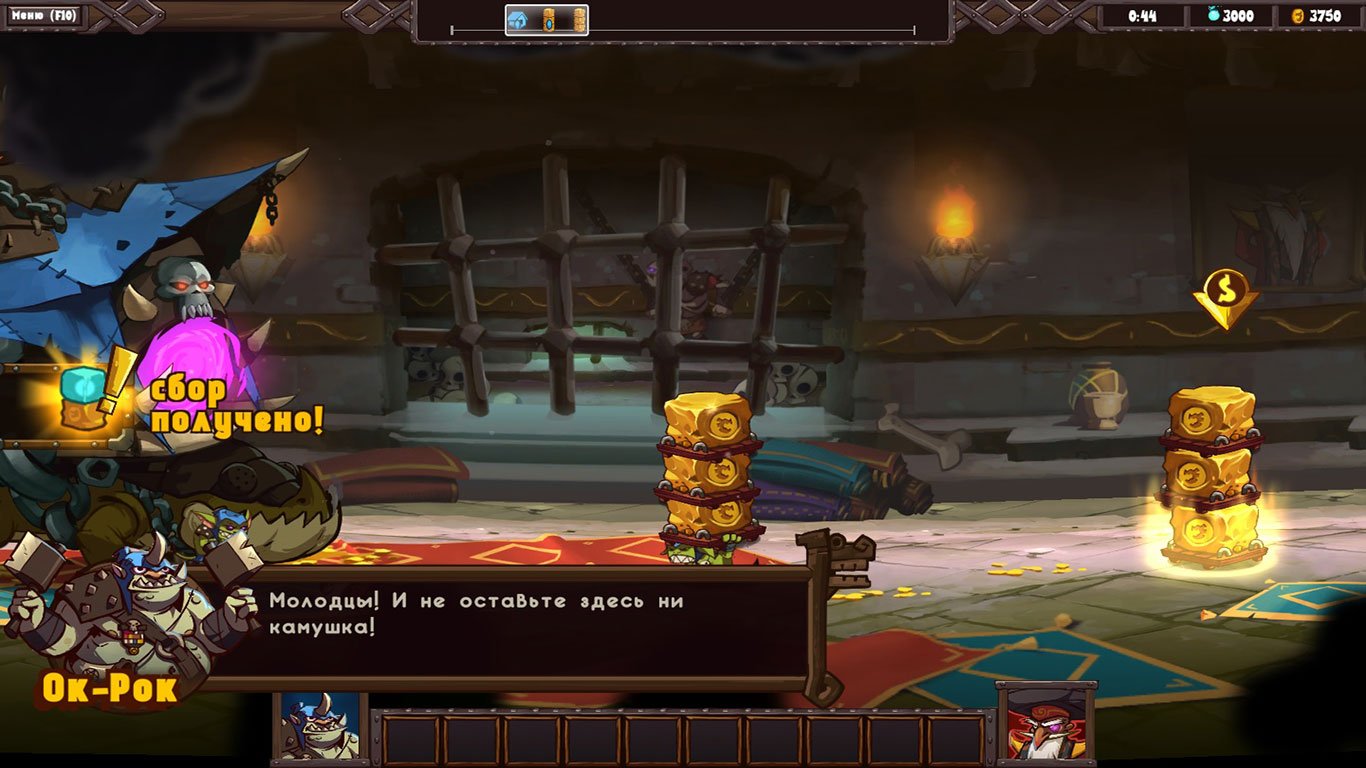The height and width of the screenshot is (768, 1366).
Task: Select the blue house icon on the minimap
Action: (517, 20)
